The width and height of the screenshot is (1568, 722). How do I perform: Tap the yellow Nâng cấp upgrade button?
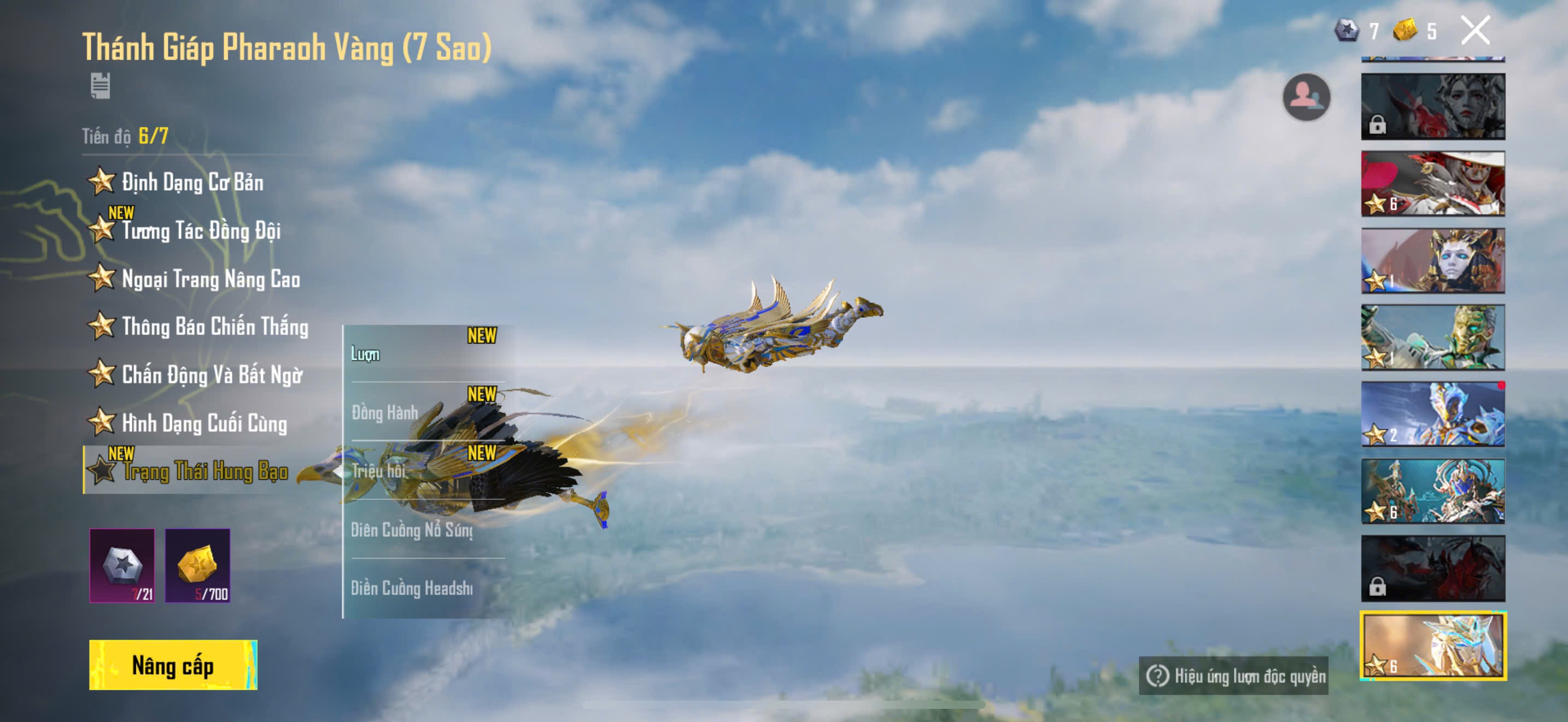click(173, 665)
